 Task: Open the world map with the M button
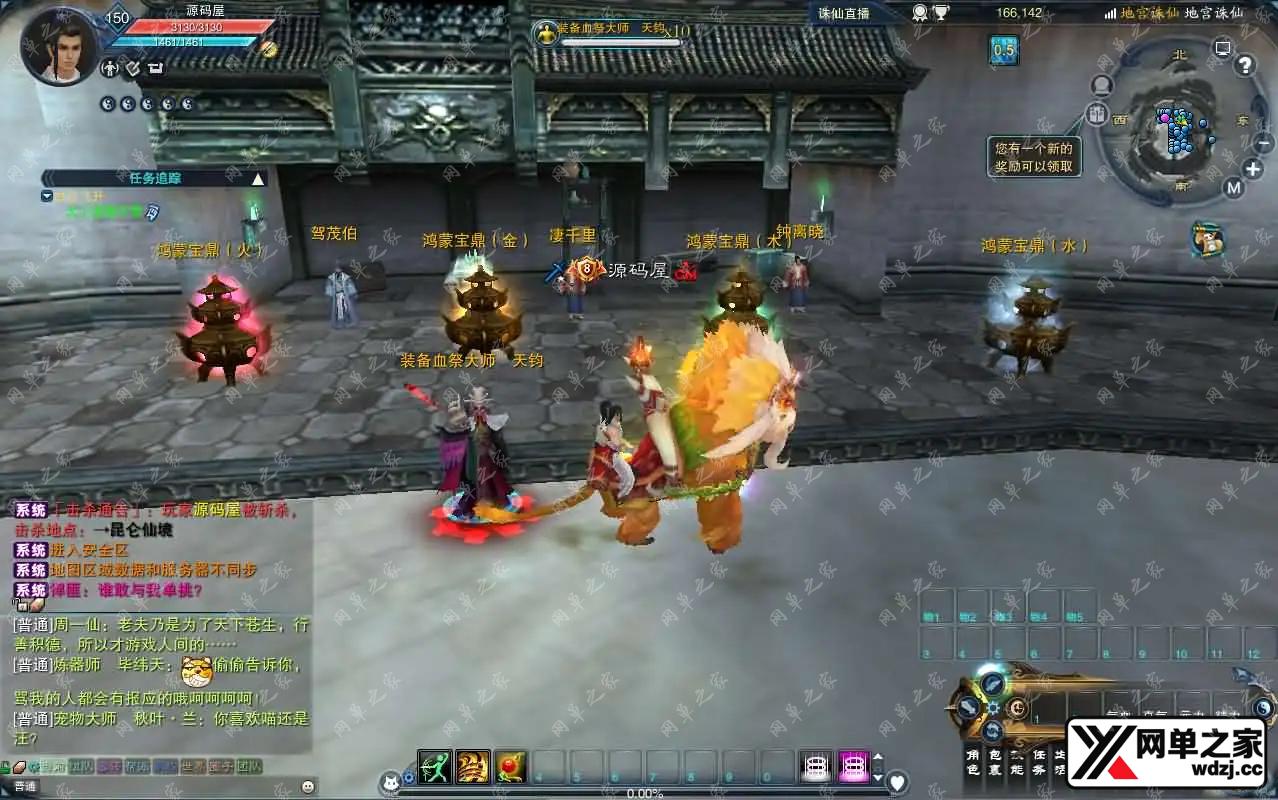(1234, 187)
